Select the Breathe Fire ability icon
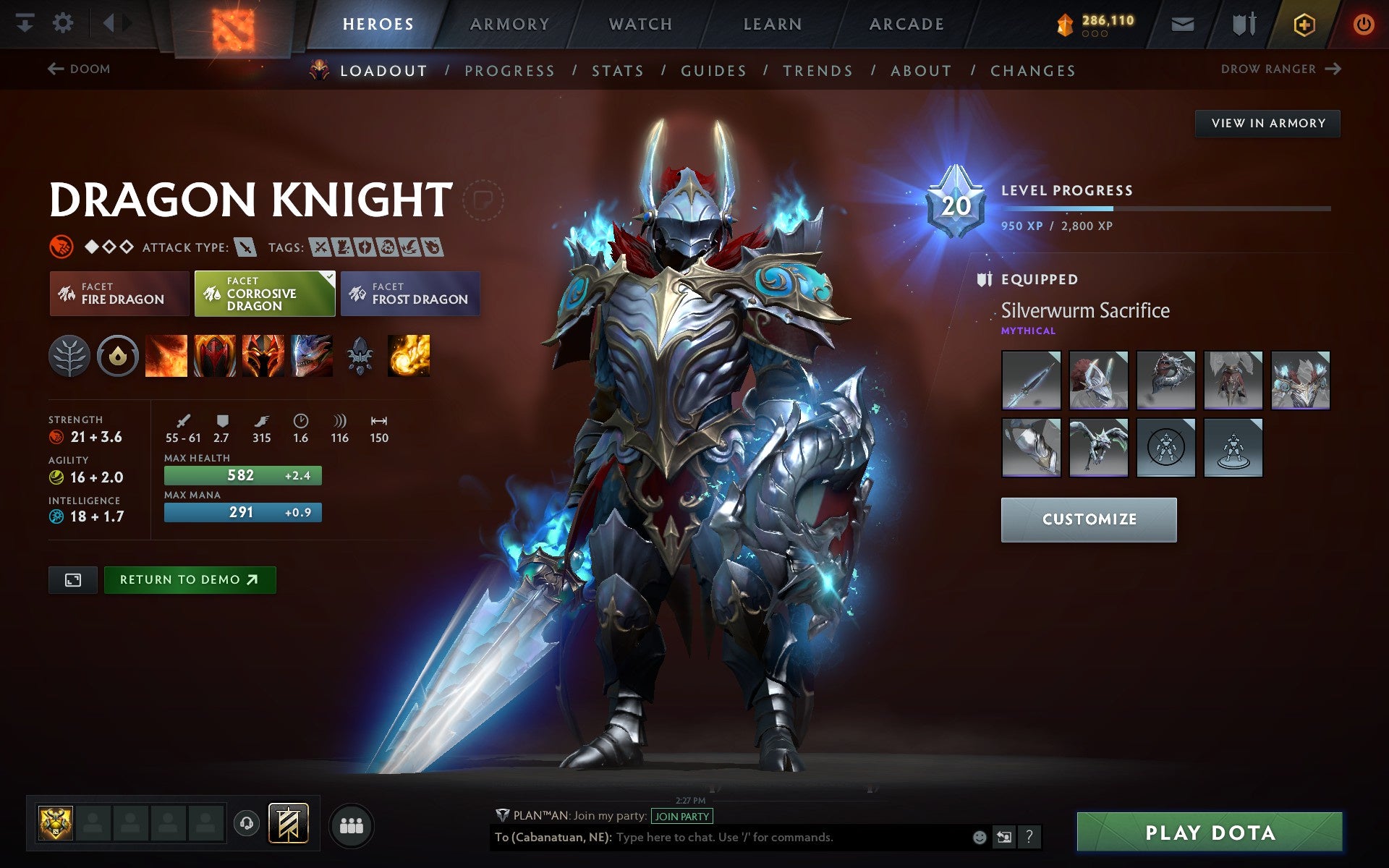 (168, 355)
